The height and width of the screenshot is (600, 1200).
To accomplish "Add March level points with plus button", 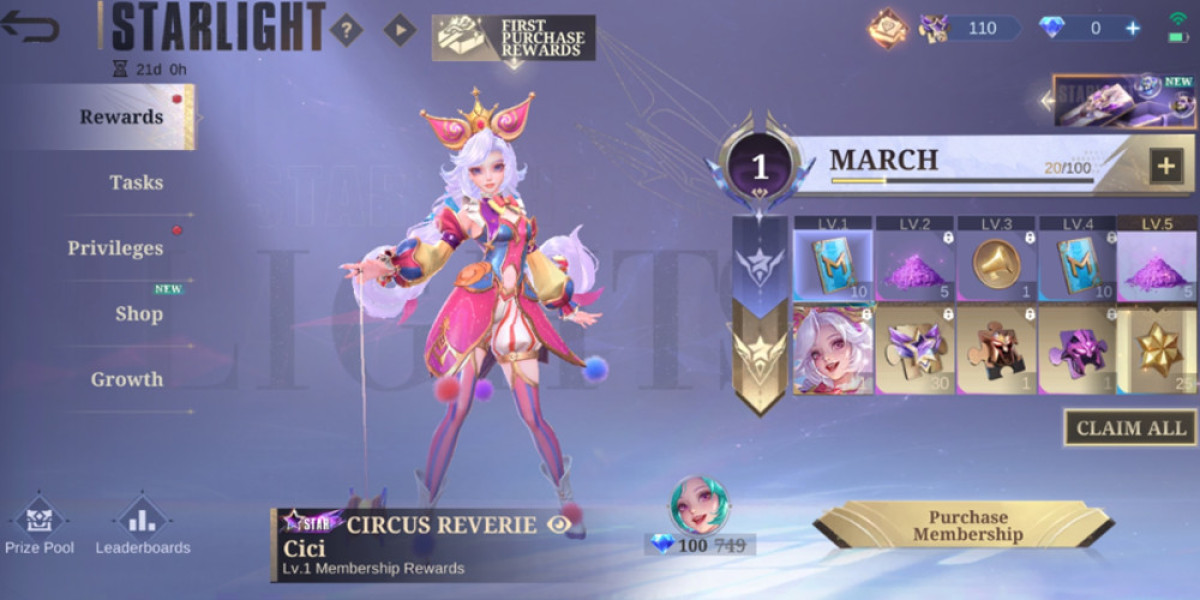I will (1166, 166).
